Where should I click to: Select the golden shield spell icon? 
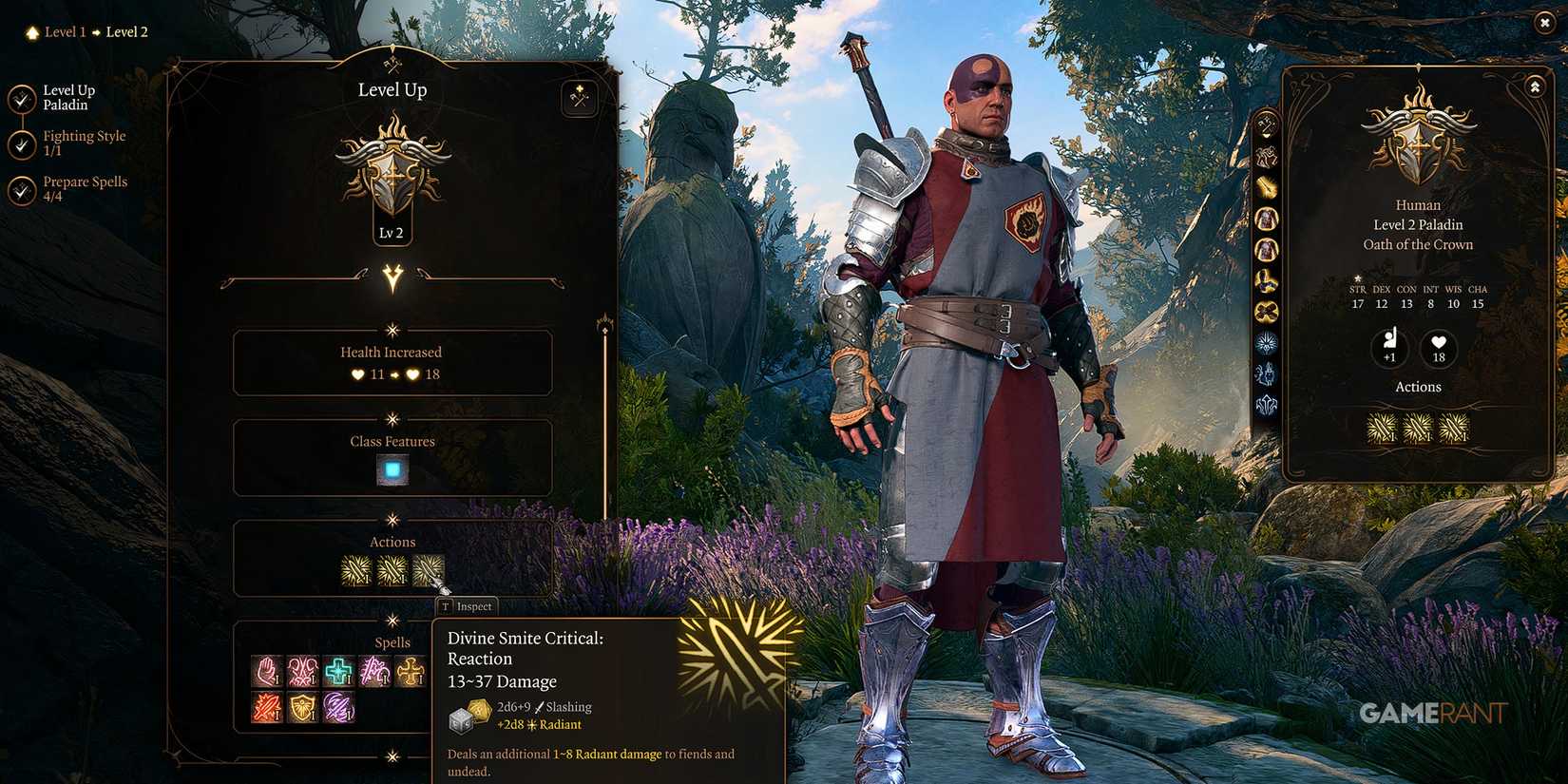[303, 707]
